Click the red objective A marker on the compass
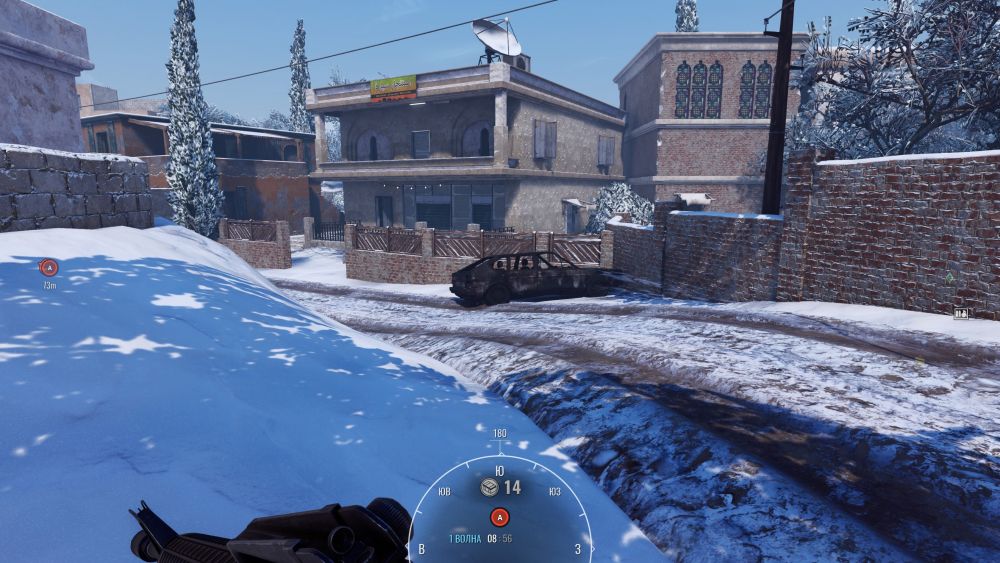Image resolution: width=1000 pixels, height=563 pixels. (x=499, y=517)
